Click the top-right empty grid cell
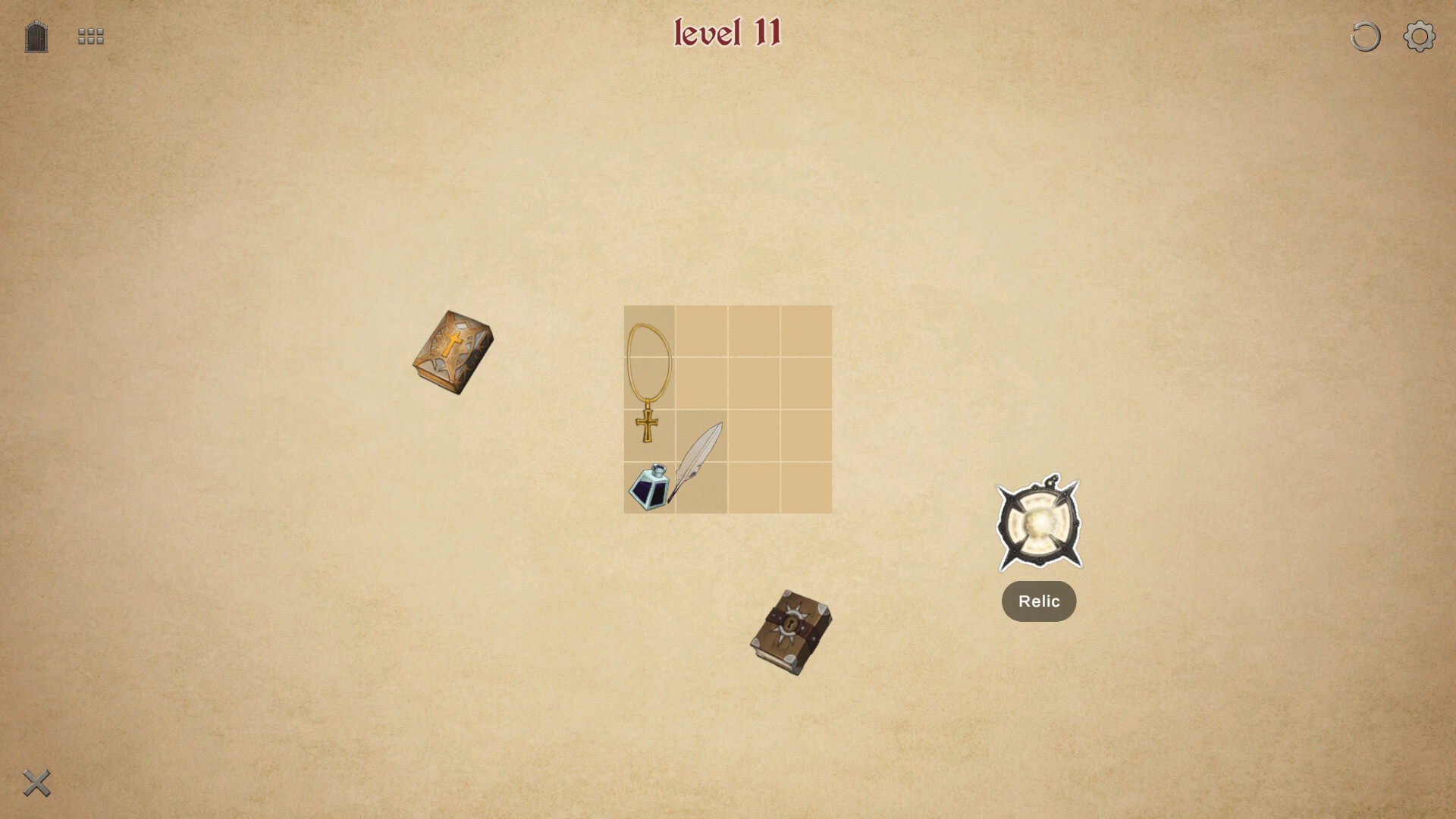This screenshot has width=1456, height=819. [805, 331]
